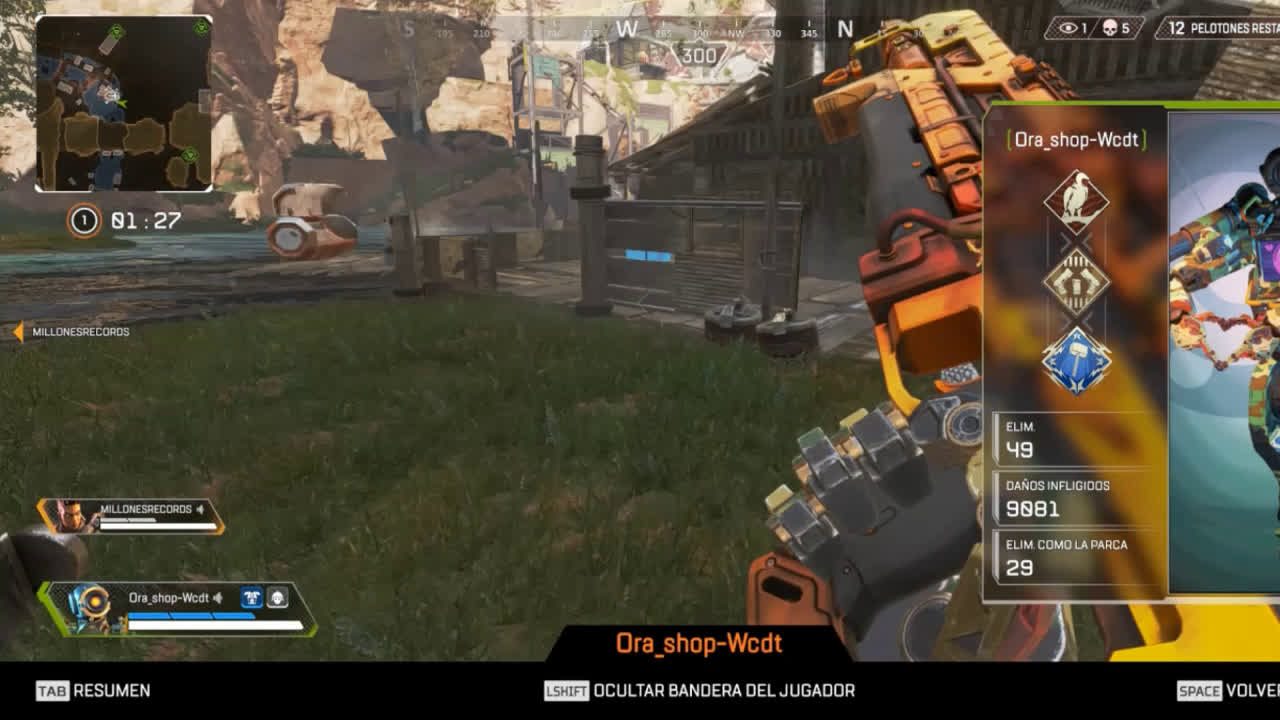Click the legend artwork on the banner
The height and width of the screenshot is (720, 1280).
coord(1226,350)
